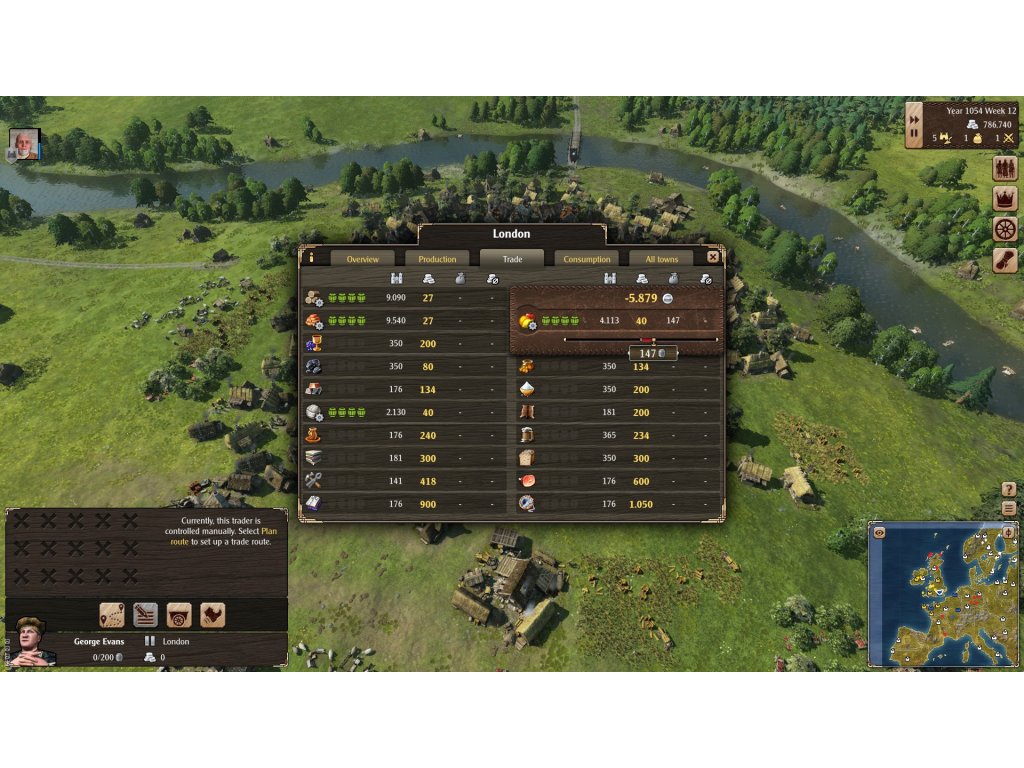Image resolution: width=1024 pixels, height=768 pixels.
Task: Open the wagon wheel menu icon
Action: [x=1004, y=229]
